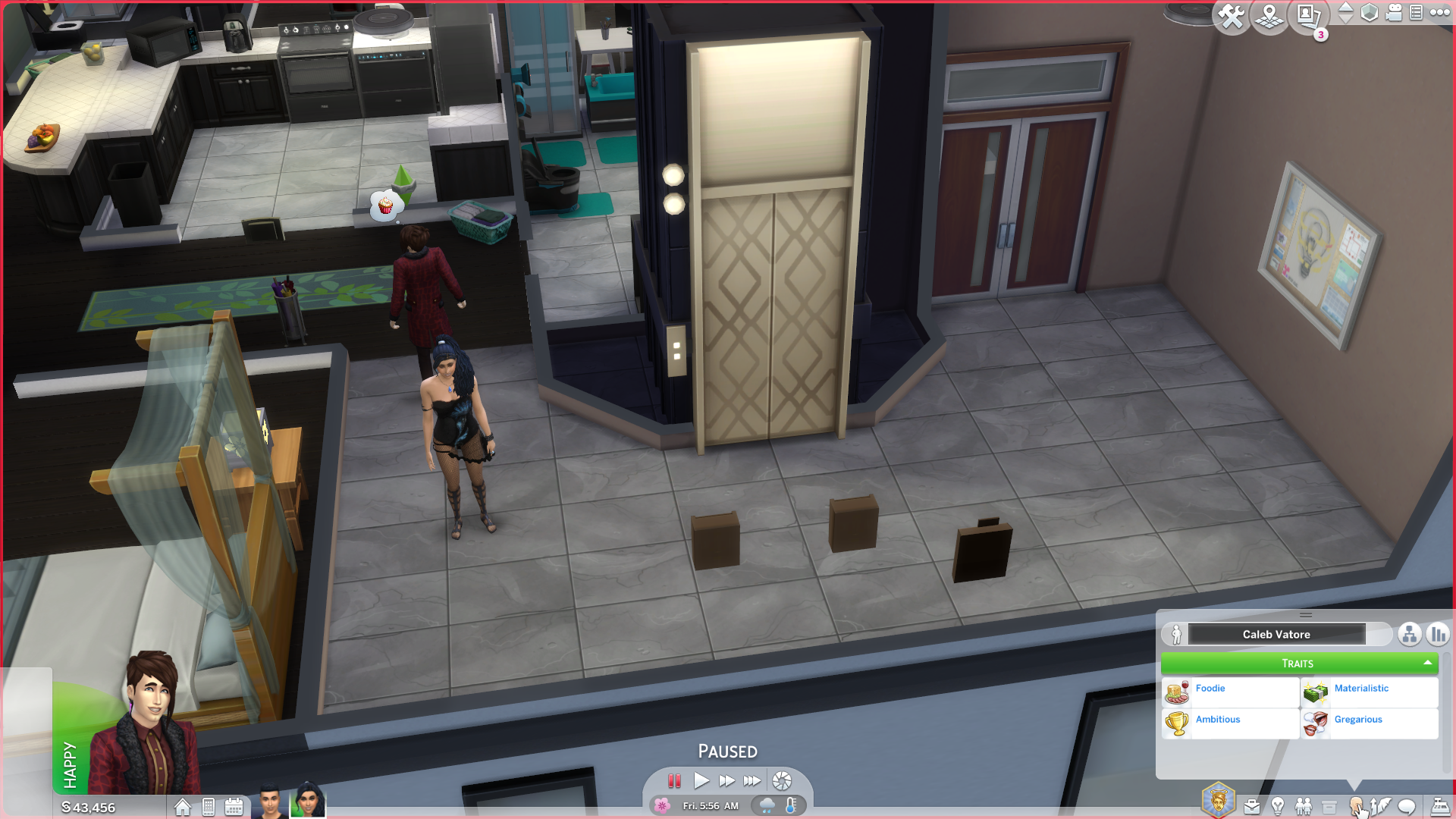
Task: Open camera controls with the video camera icon
Action: point(1392,13)
